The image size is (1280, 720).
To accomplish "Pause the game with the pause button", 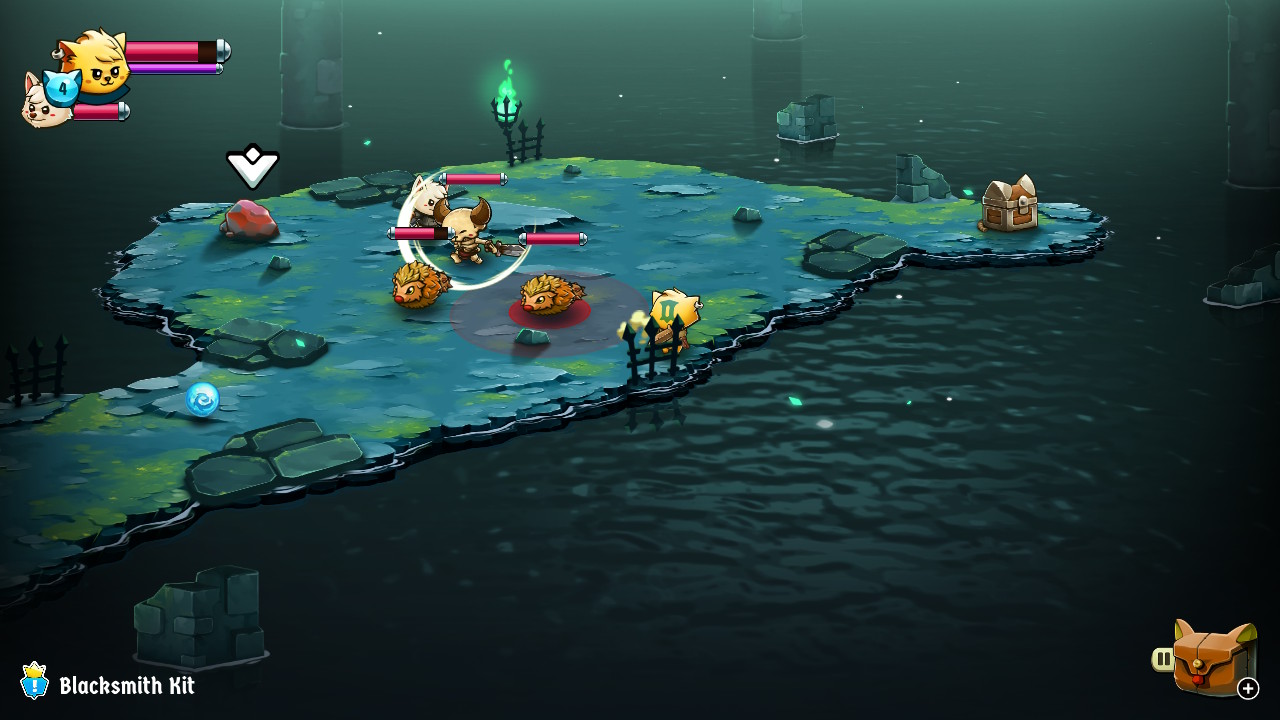I will (1163, 657).
